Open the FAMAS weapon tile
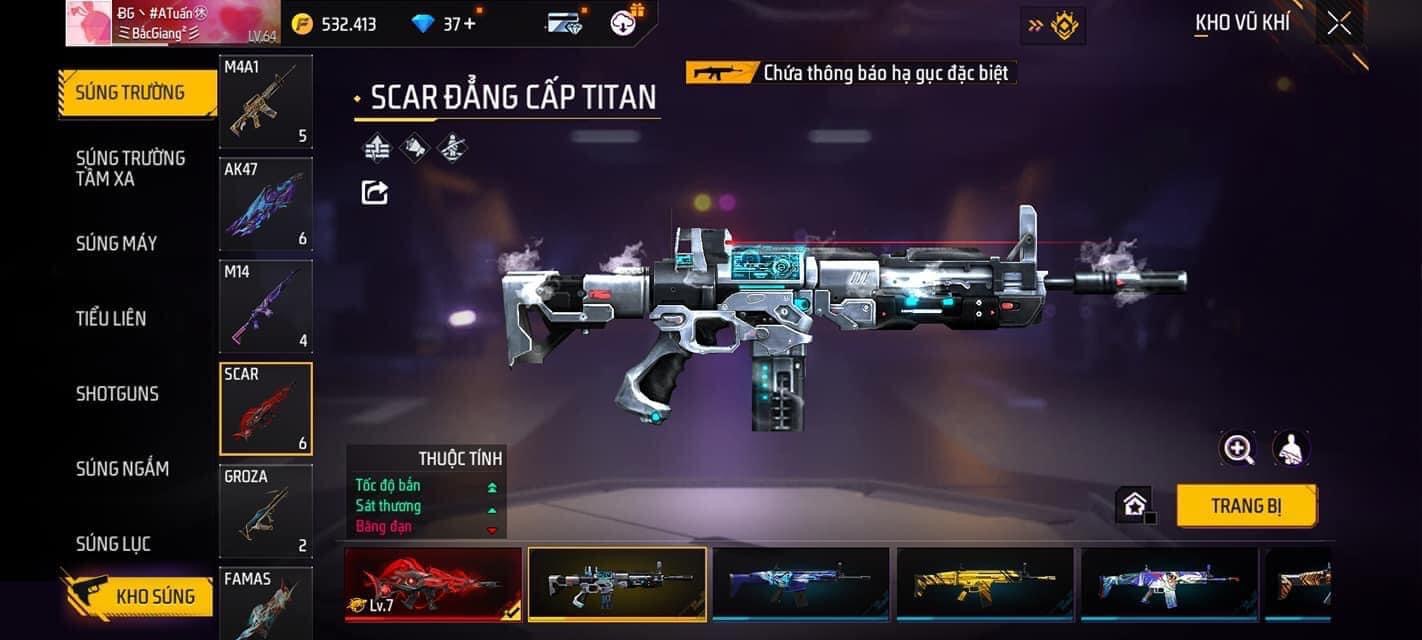The height and width of the screenshot is (640, 1422). [265, 603]
